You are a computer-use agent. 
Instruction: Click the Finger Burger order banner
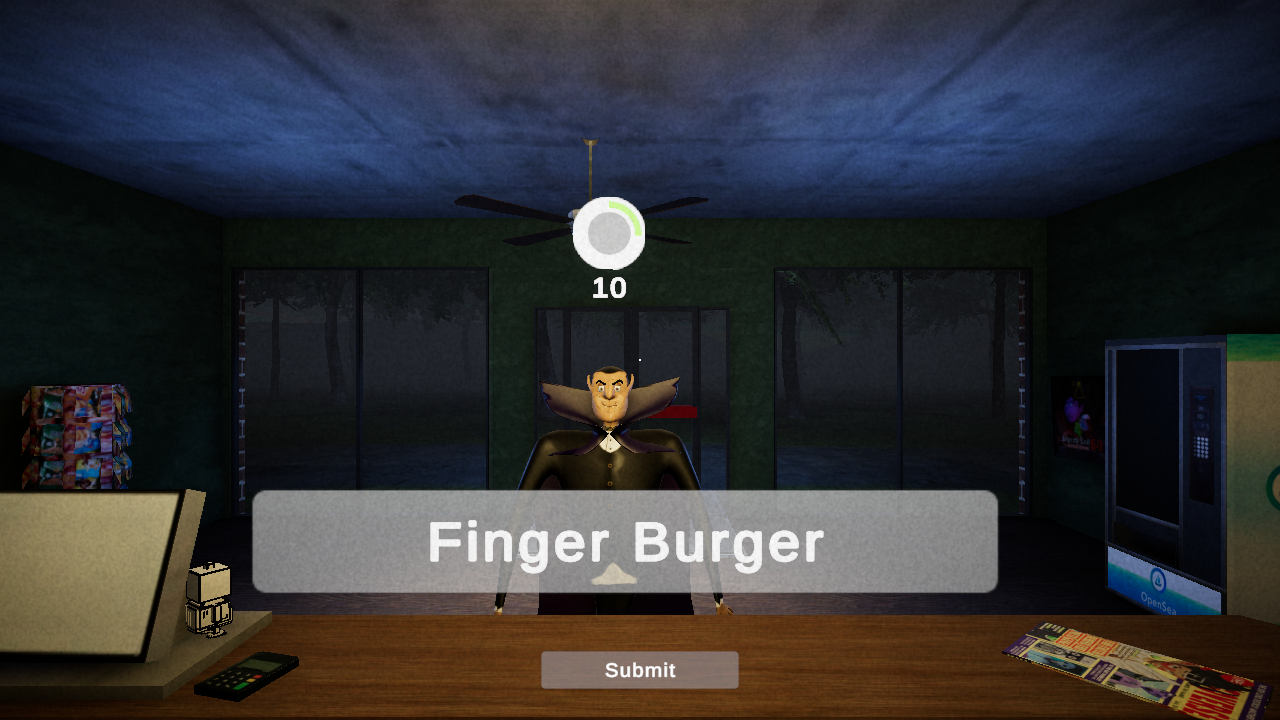(x=626, y=542)
